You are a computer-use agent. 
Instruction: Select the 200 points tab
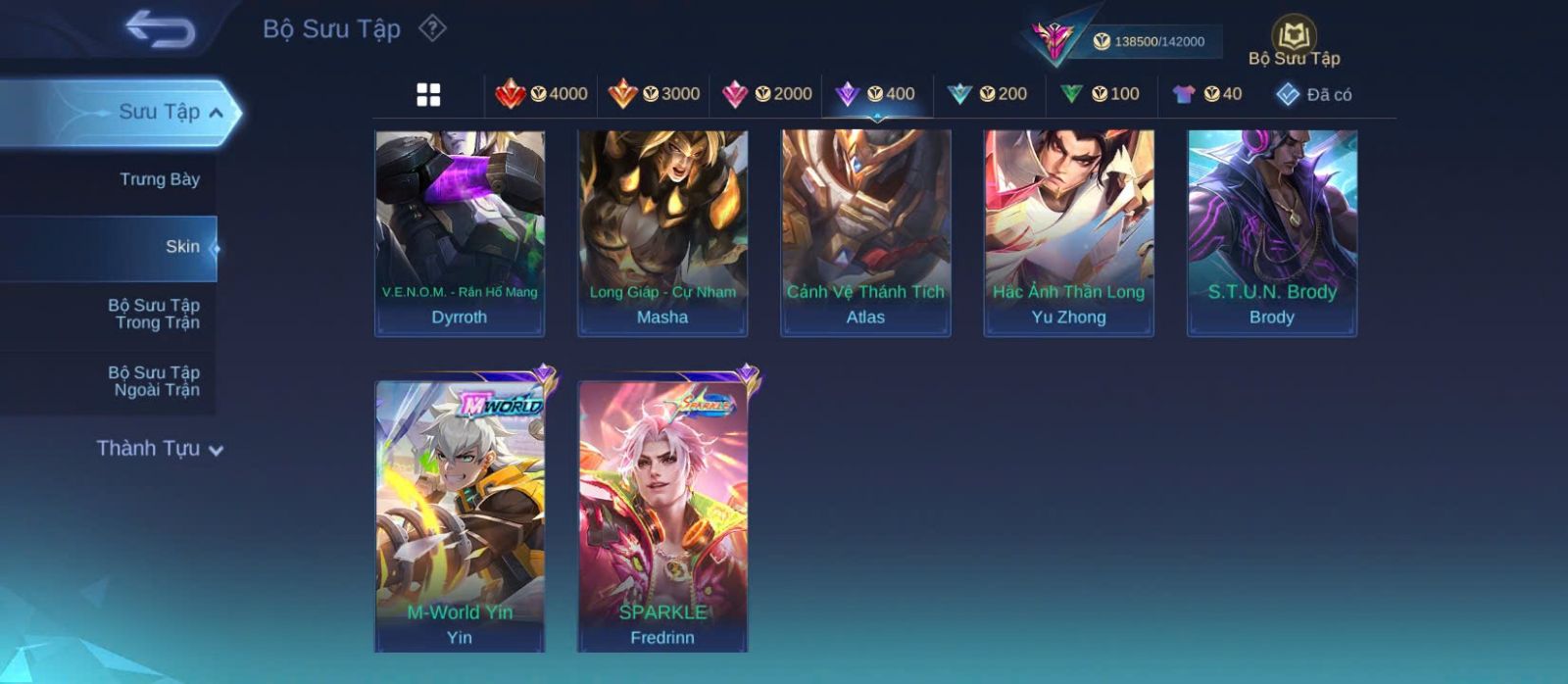[987, 94]
